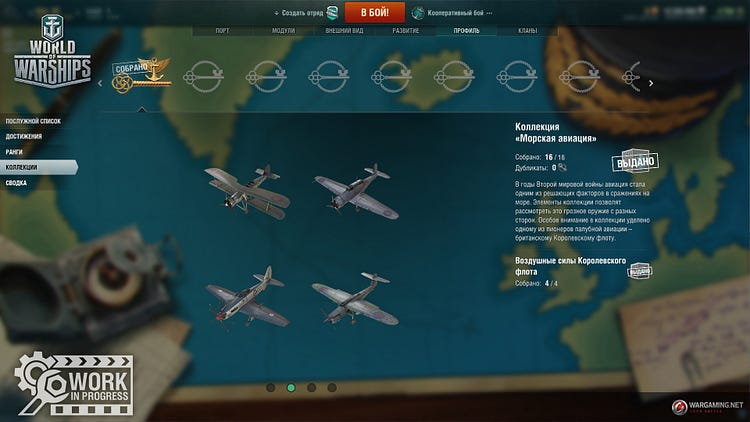Jump to the last collection page dot
The height and width of the screenshot is (422, 750).
332,387
